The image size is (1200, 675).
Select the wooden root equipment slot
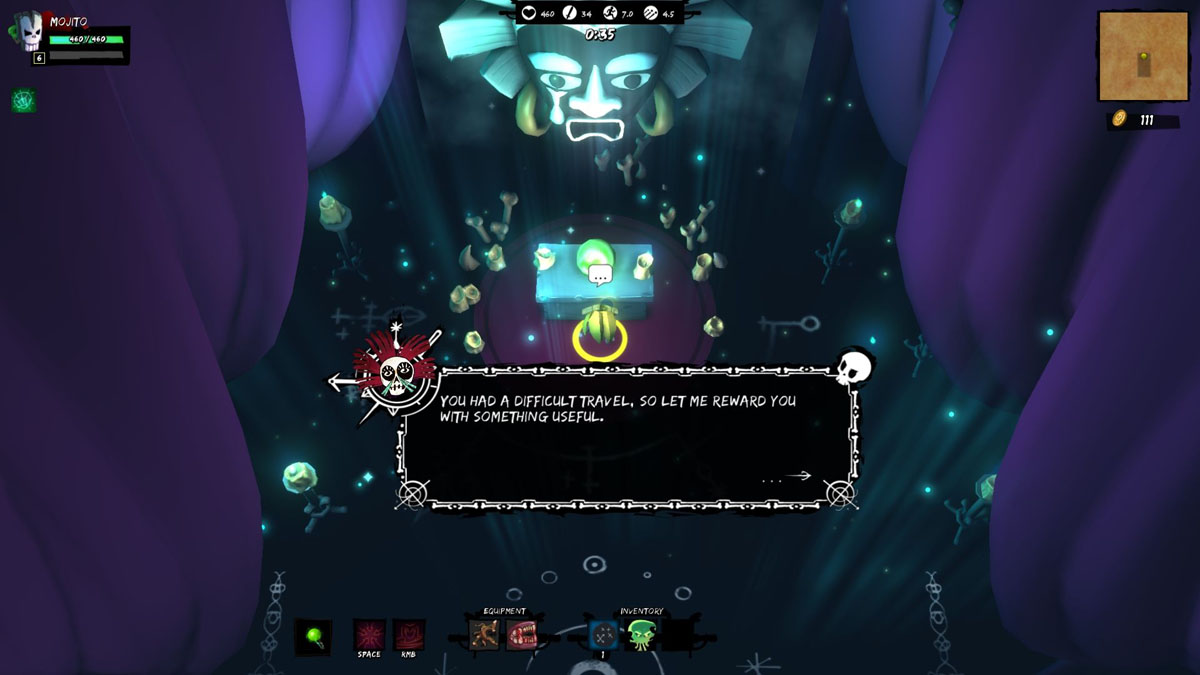tap(485, 634)
